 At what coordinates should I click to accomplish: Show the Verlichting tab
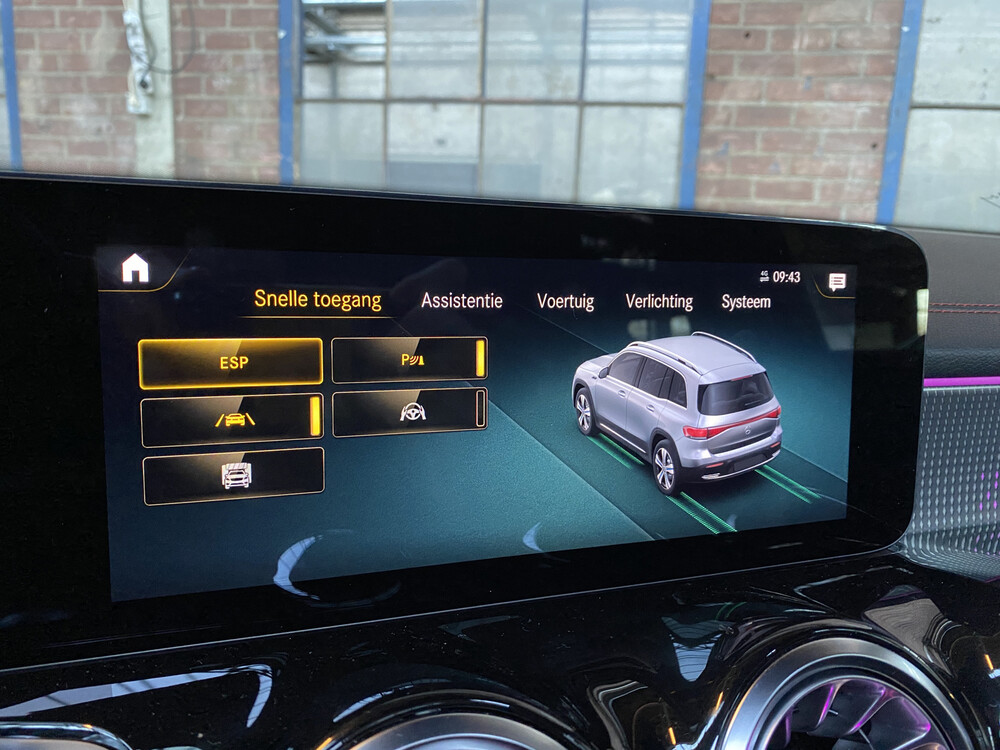[658, 301]
